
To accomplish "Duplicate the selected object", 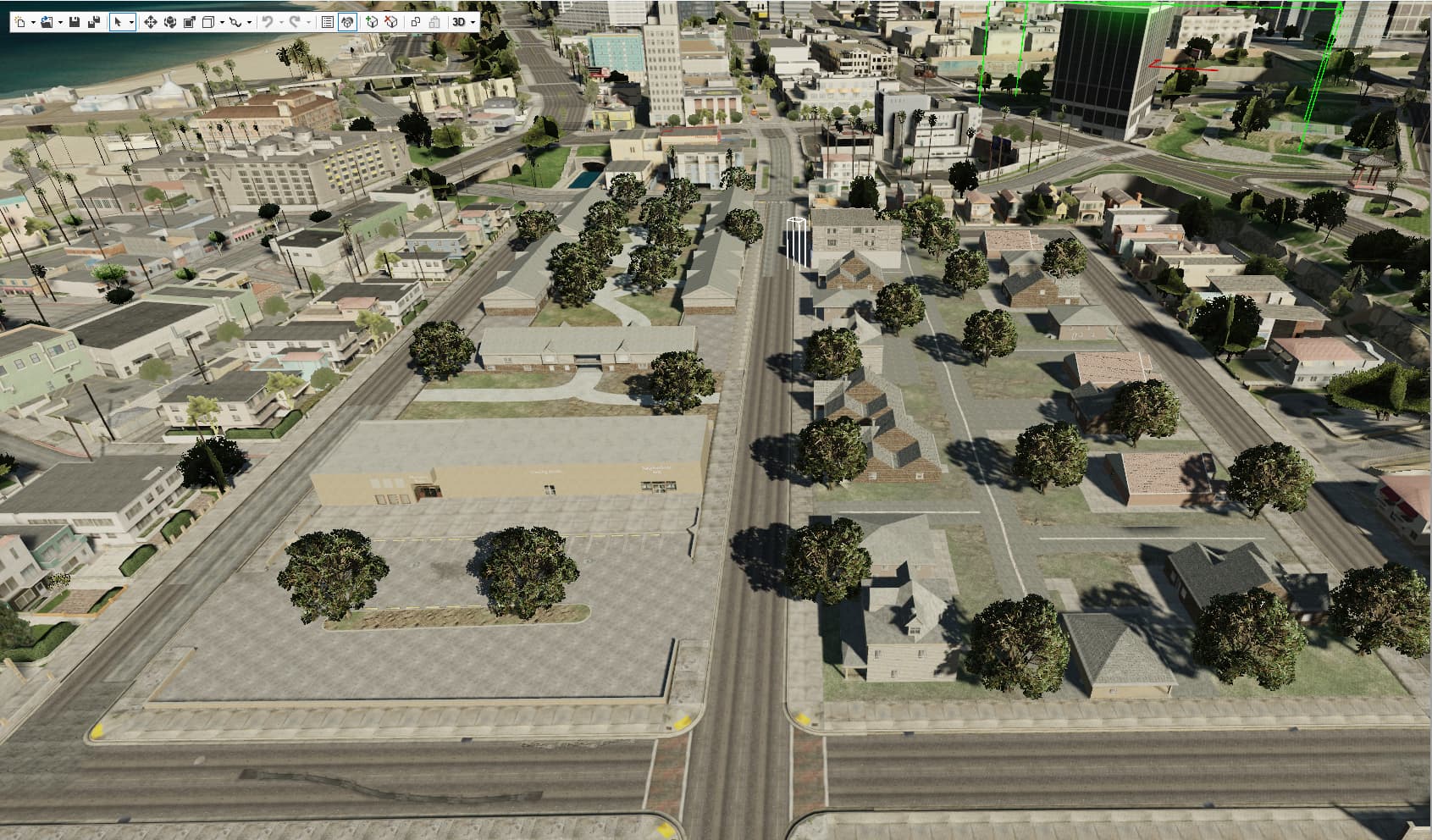I will (416, 21).
